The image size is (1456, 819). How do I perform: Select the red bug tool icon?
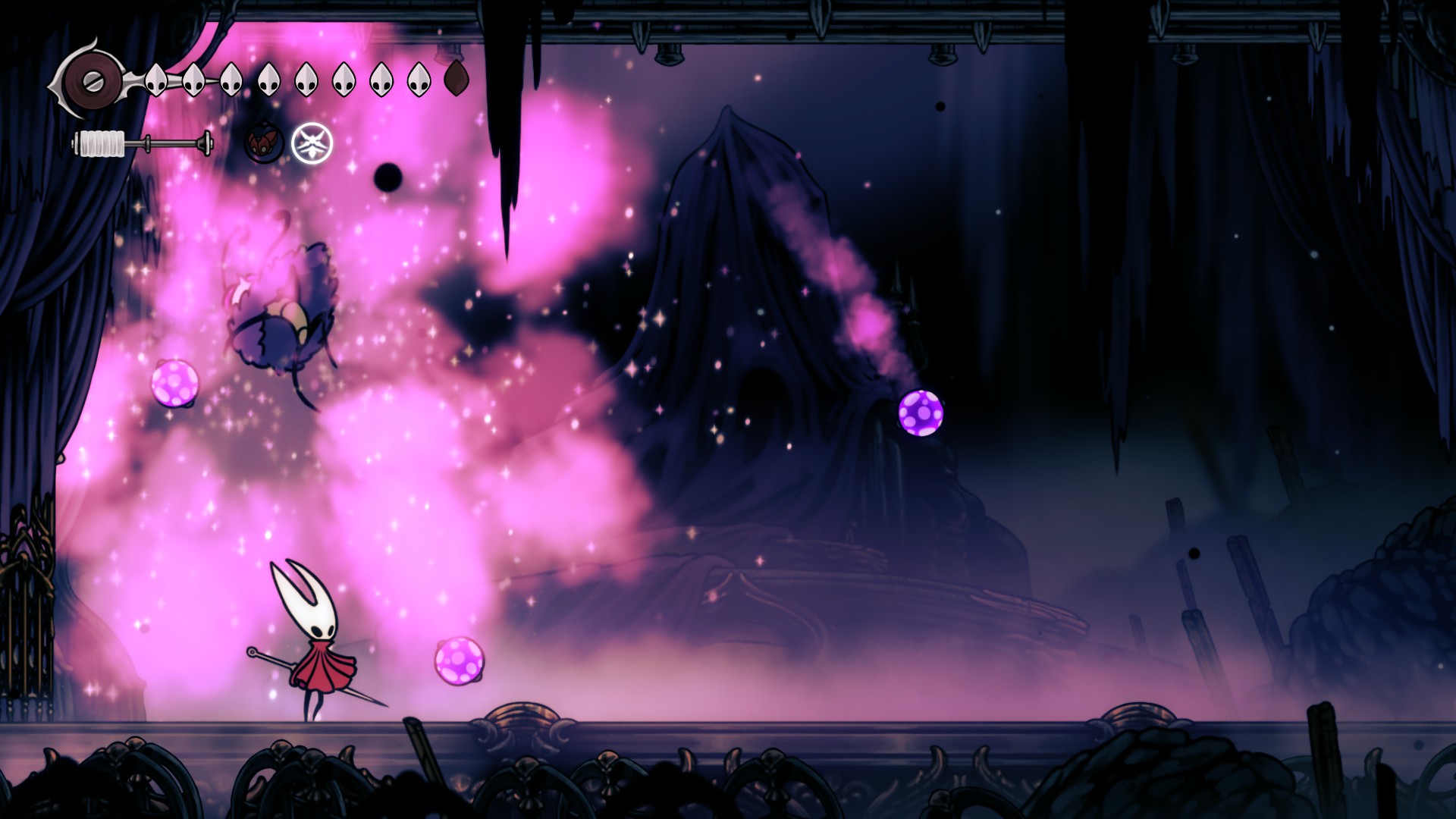[263, 143]
